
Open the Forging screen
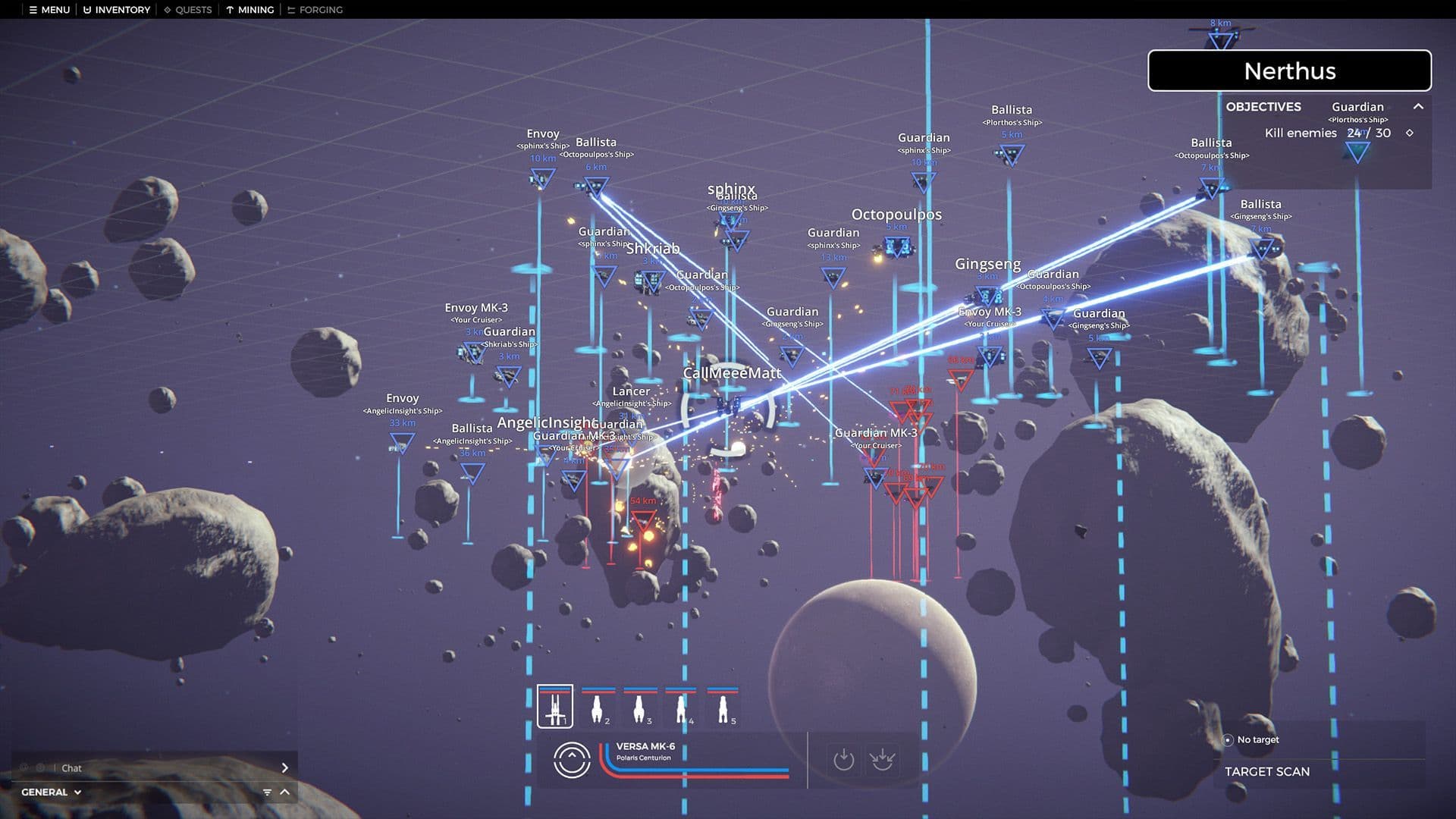(x=315, y=10)
